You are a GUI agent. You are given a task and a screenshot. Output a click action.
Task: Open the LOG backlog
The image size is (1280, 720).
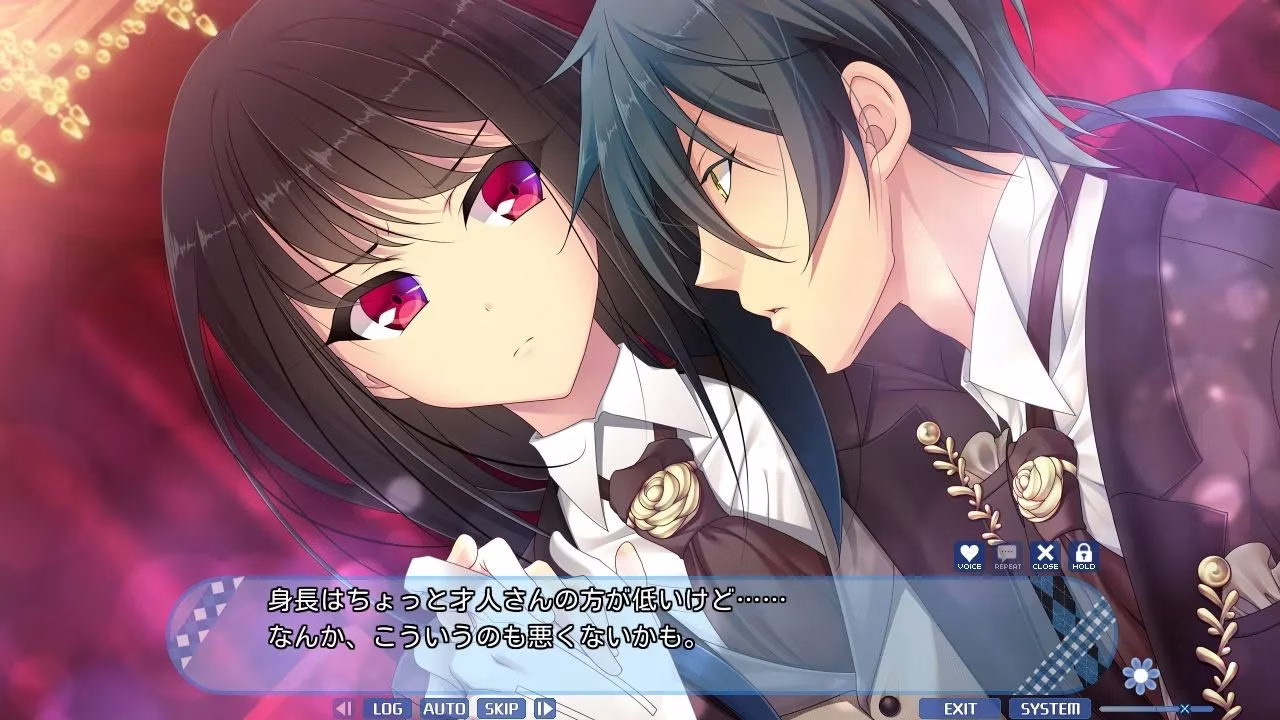(x=387, y=709)
